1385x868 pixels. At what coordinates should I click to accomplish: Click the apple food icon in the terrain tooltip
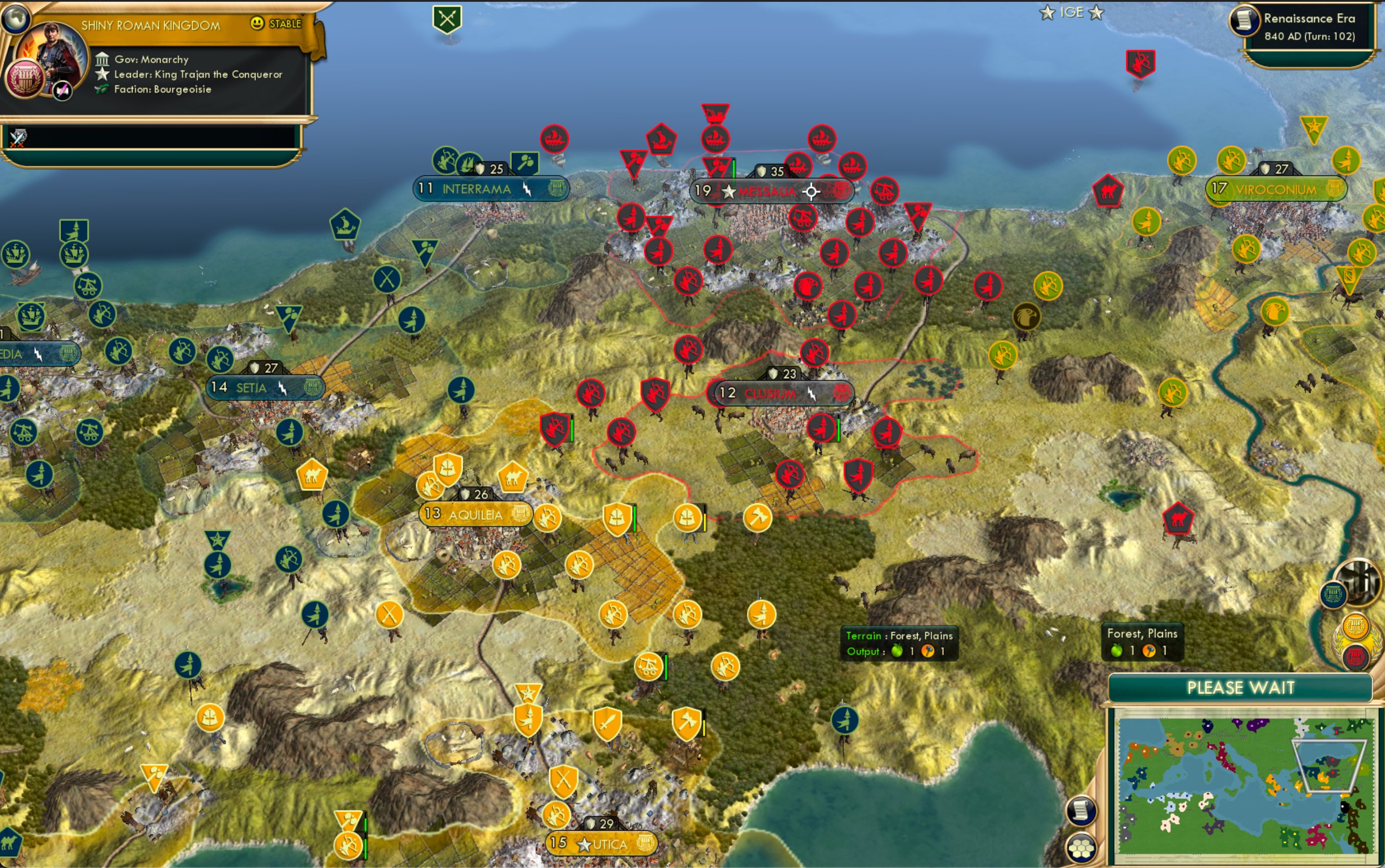click(898, 651)
